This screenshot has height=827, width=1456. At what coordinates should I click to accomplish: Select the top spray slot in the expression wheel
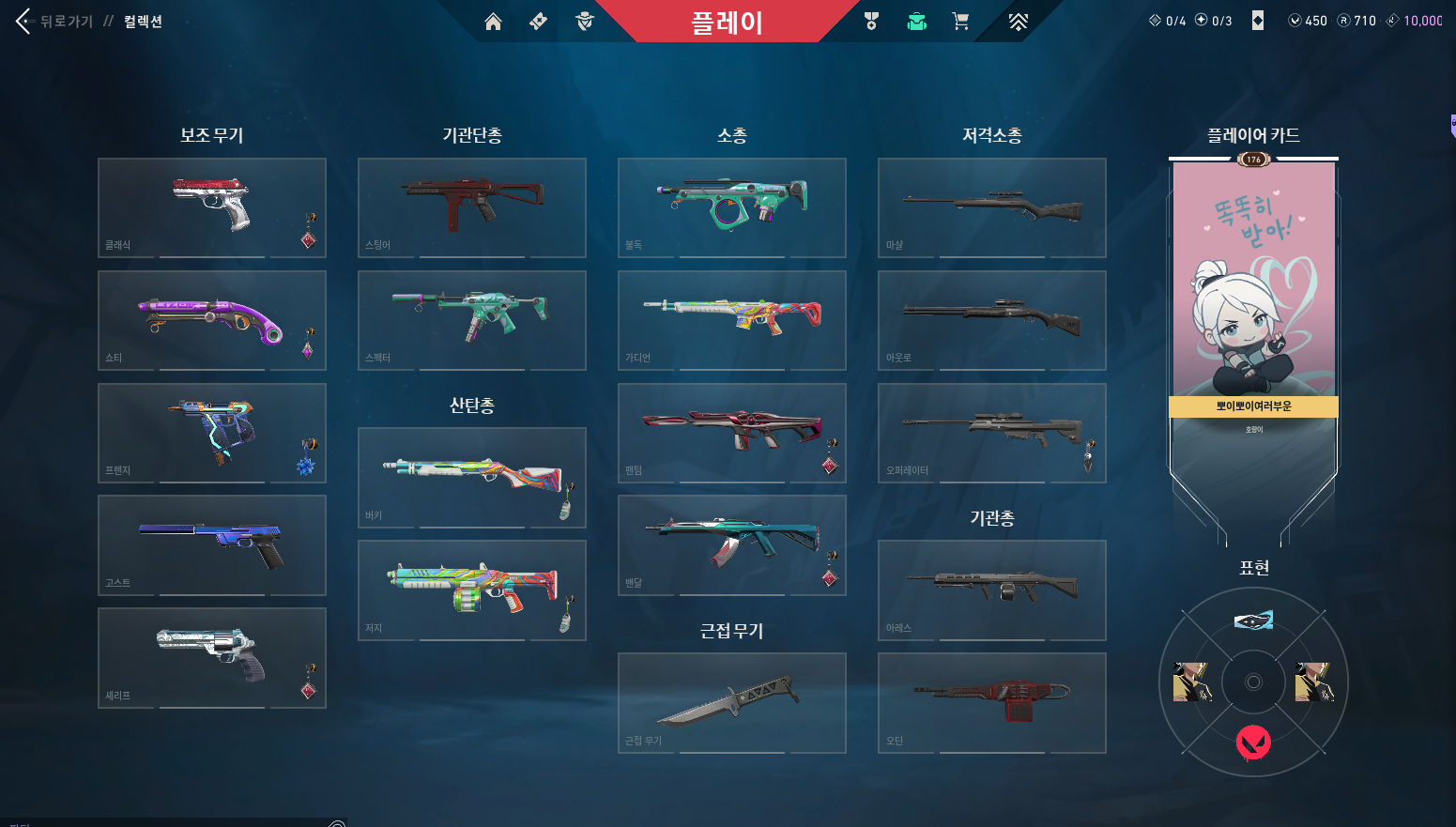pos(1253,619)
